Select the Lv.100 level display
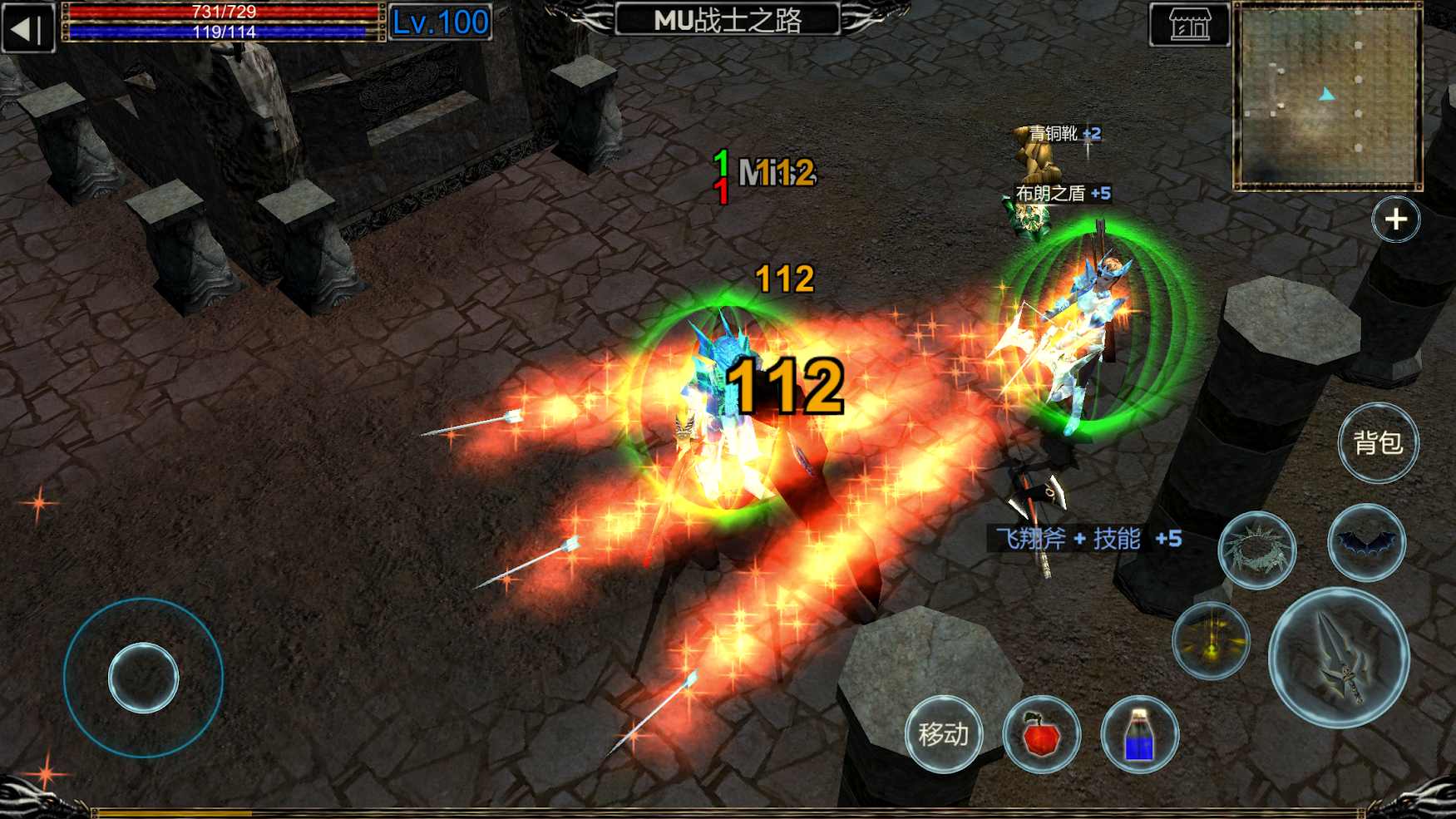The width and height of the screenshot is (1456, 819). click(441, 22)
